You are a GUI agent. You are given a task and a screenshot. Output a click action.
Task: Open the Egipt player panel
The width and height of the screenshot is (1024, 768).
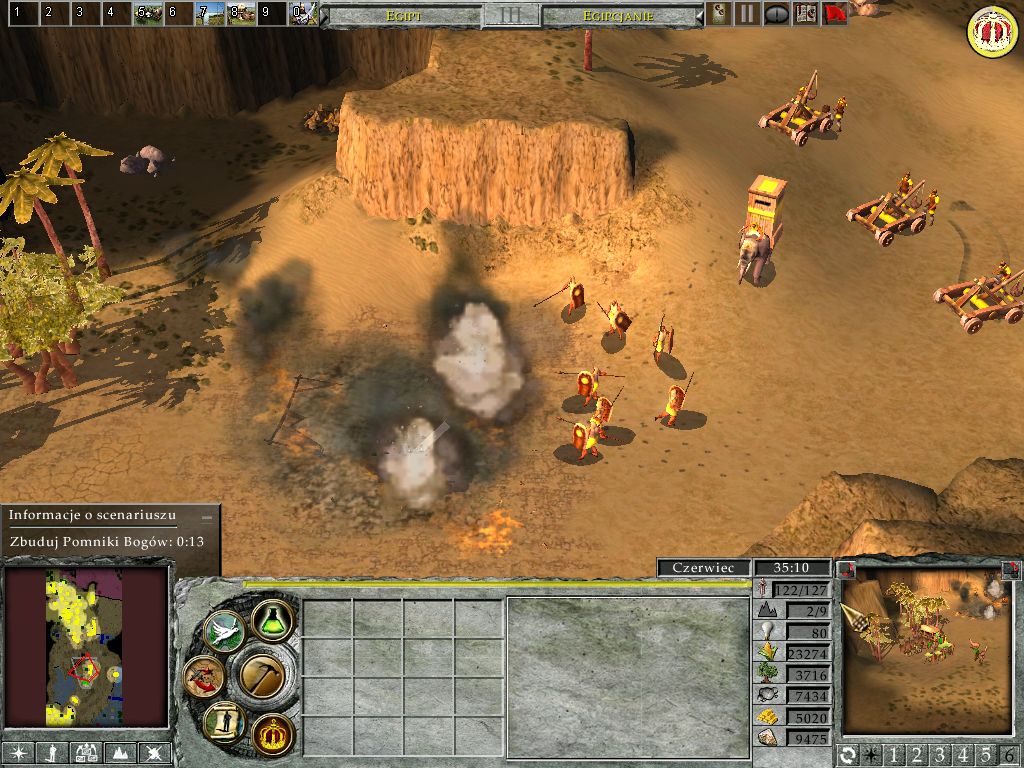click(x=403, y=16)
